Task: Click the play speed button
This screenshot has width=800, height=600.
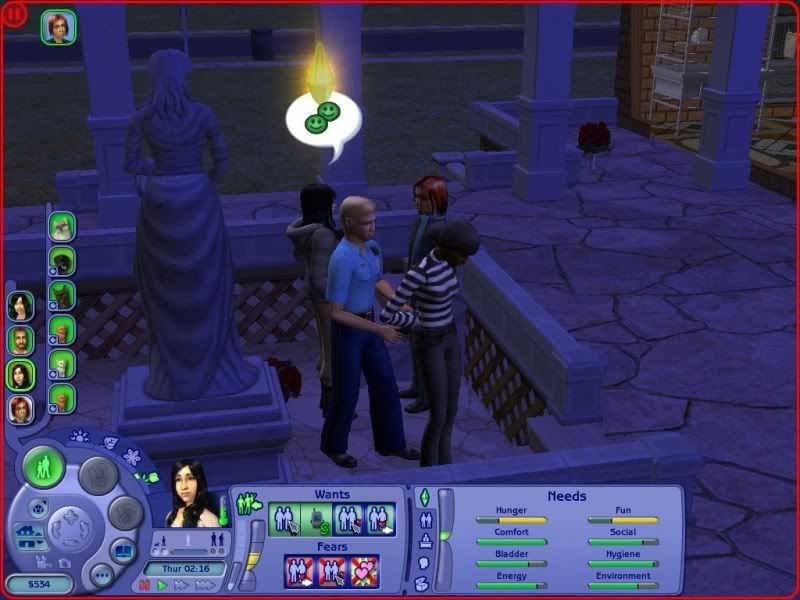Action: pyautogui.click(x=160, y=585)
